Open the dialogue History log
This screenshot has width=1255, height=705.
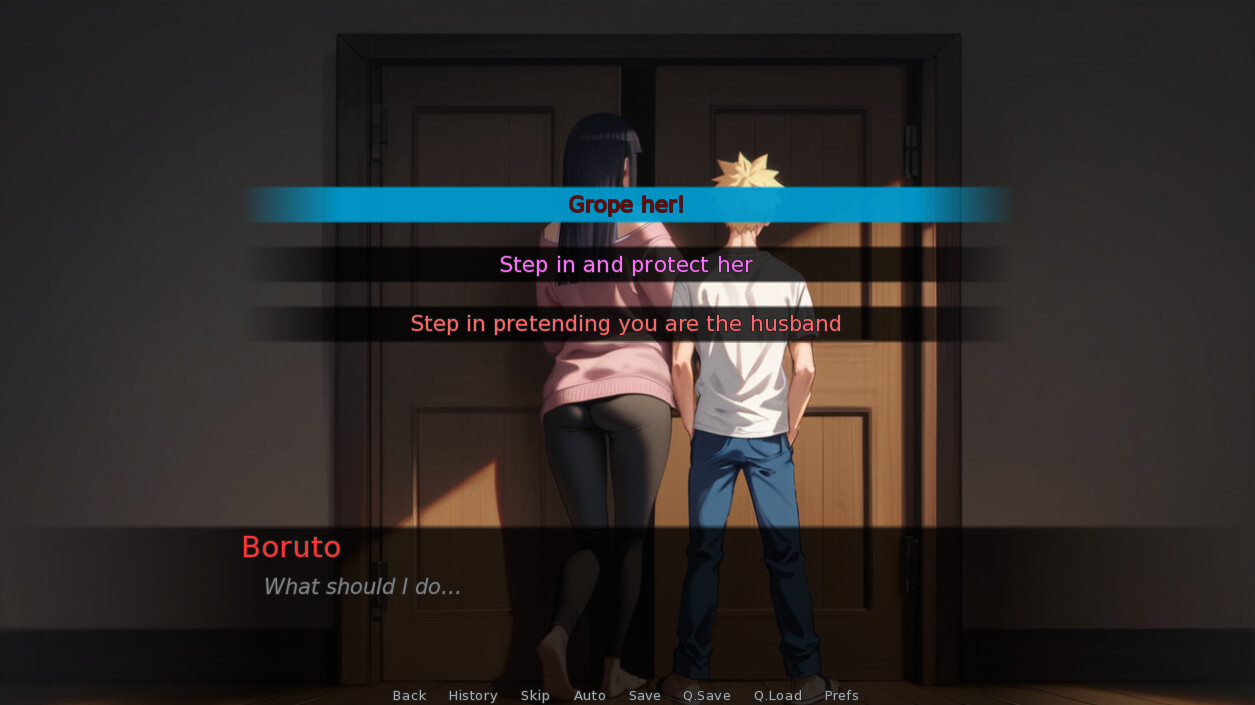pos(473,695)
